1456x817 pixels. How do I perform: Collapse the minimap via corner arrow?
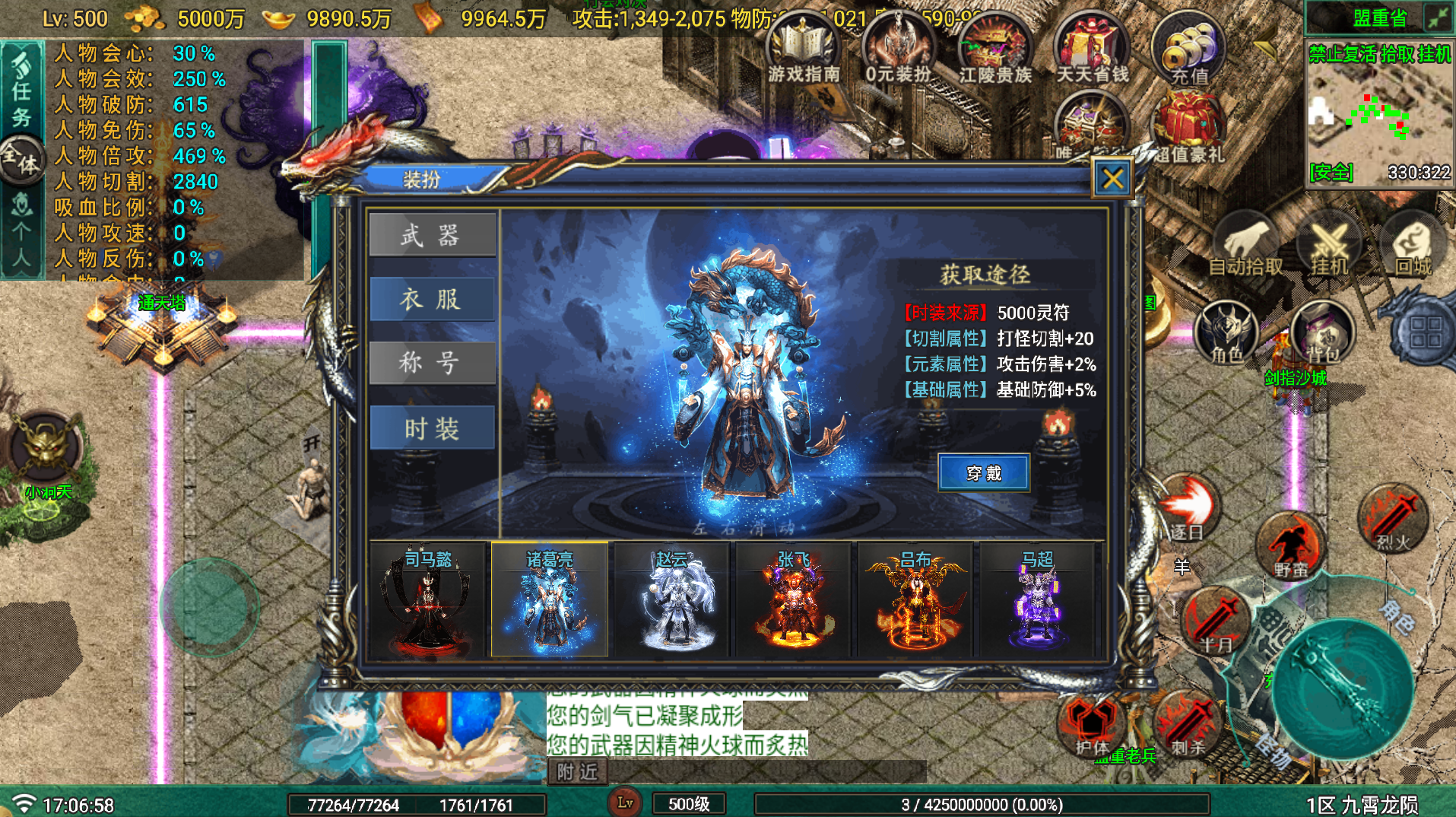click(1439, 17)
